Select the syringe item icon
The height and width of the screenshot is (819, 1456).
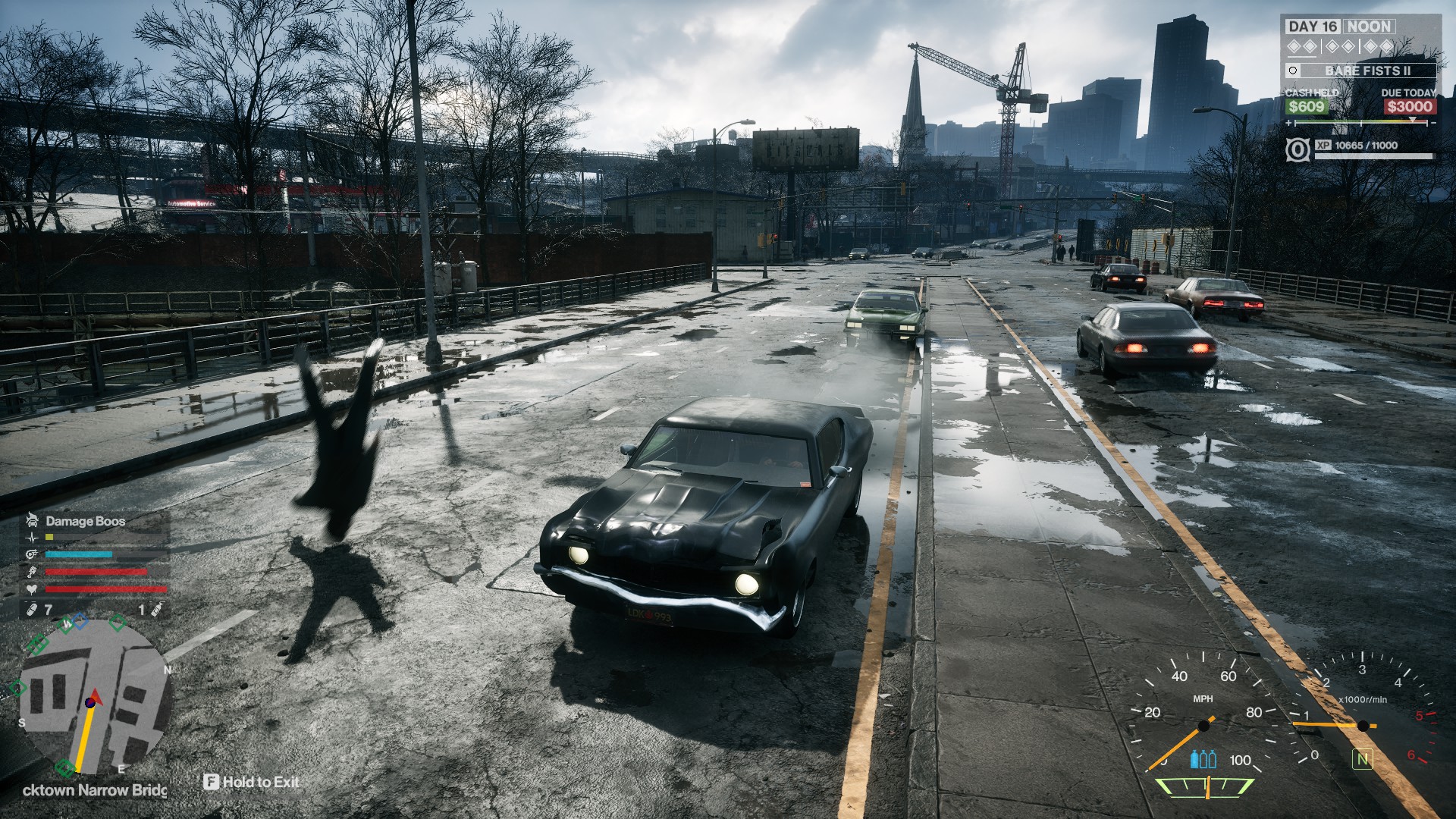tap(156, 610)
